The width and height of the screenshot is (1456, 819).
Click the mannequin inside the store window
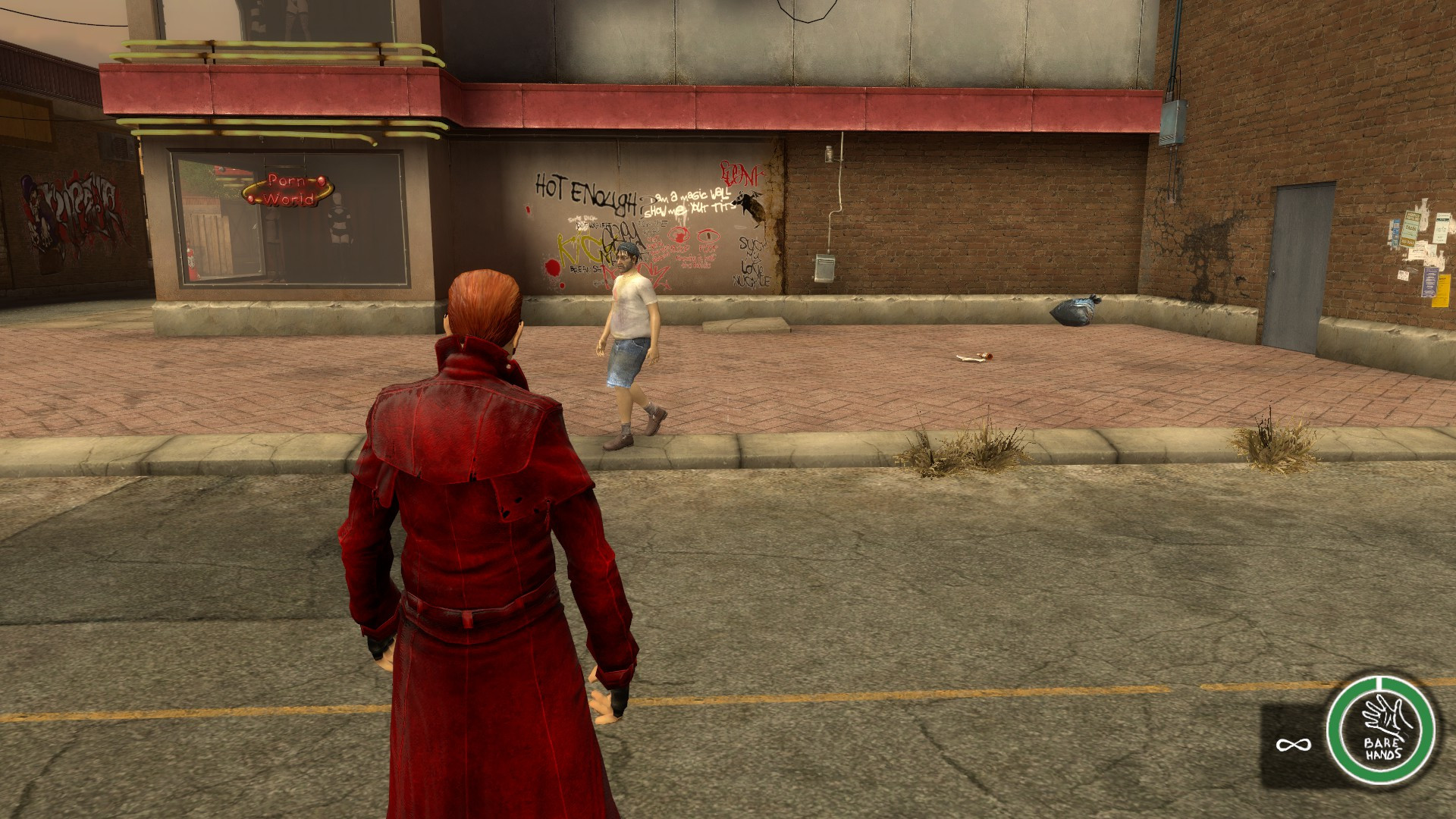click(x=338, y=220)
